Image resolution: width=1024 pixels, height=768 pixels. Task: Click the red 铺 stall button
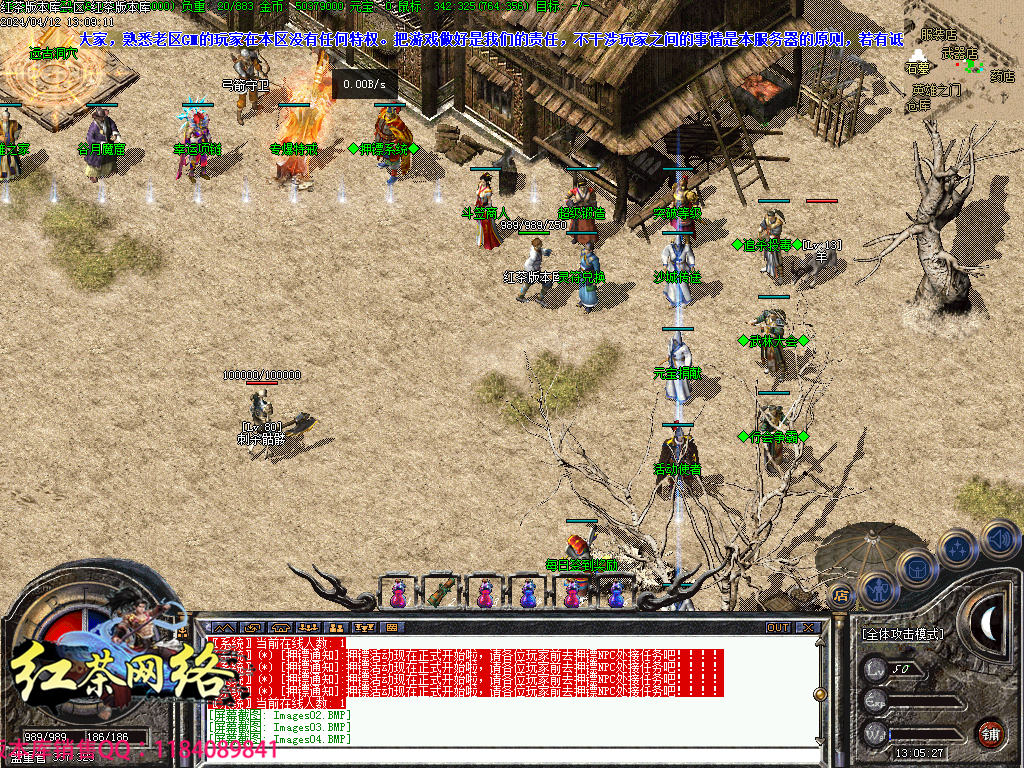pos(990,732)
